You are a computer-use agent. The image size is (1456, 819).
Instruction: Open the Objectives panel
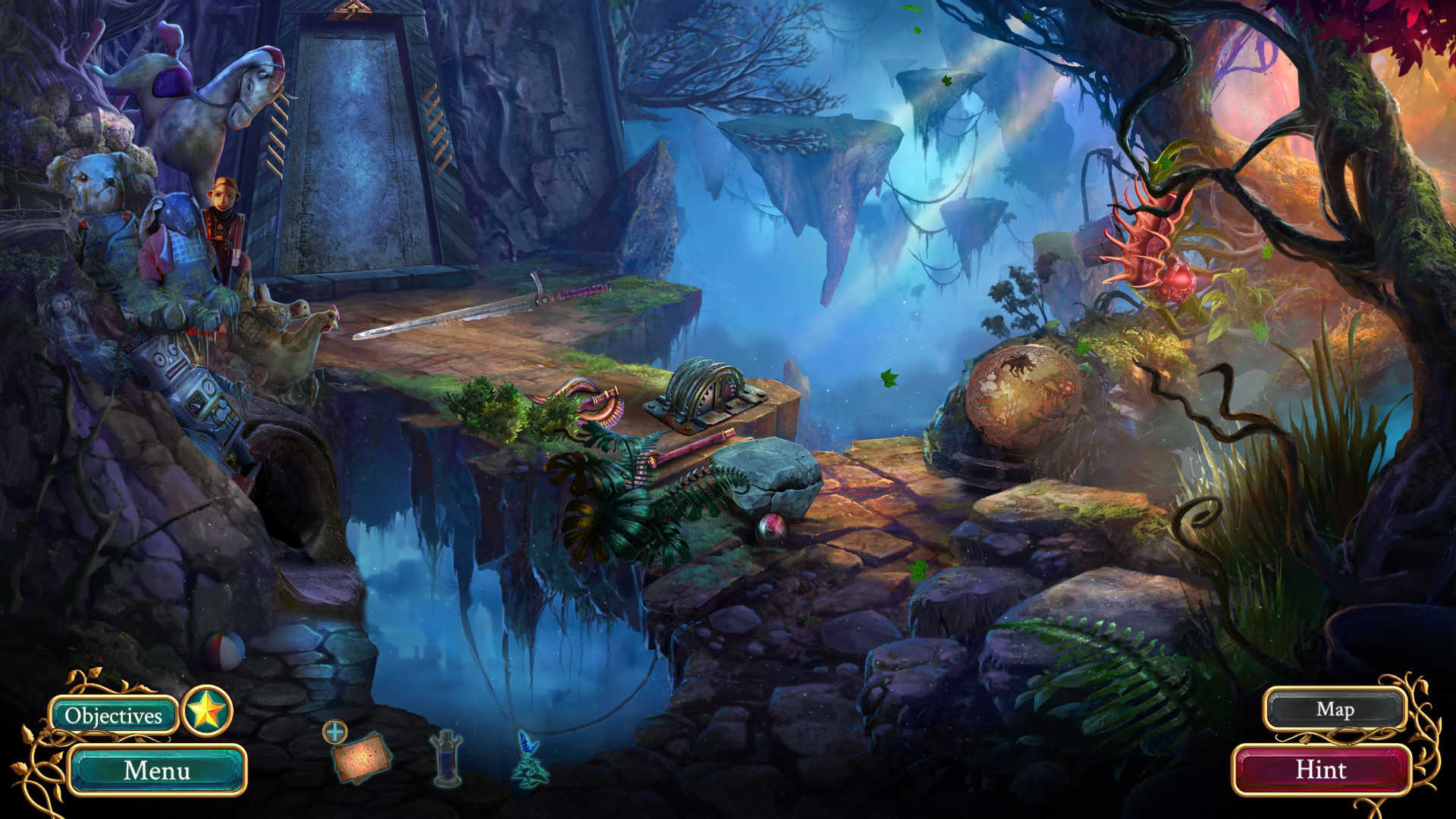point(114,714)
